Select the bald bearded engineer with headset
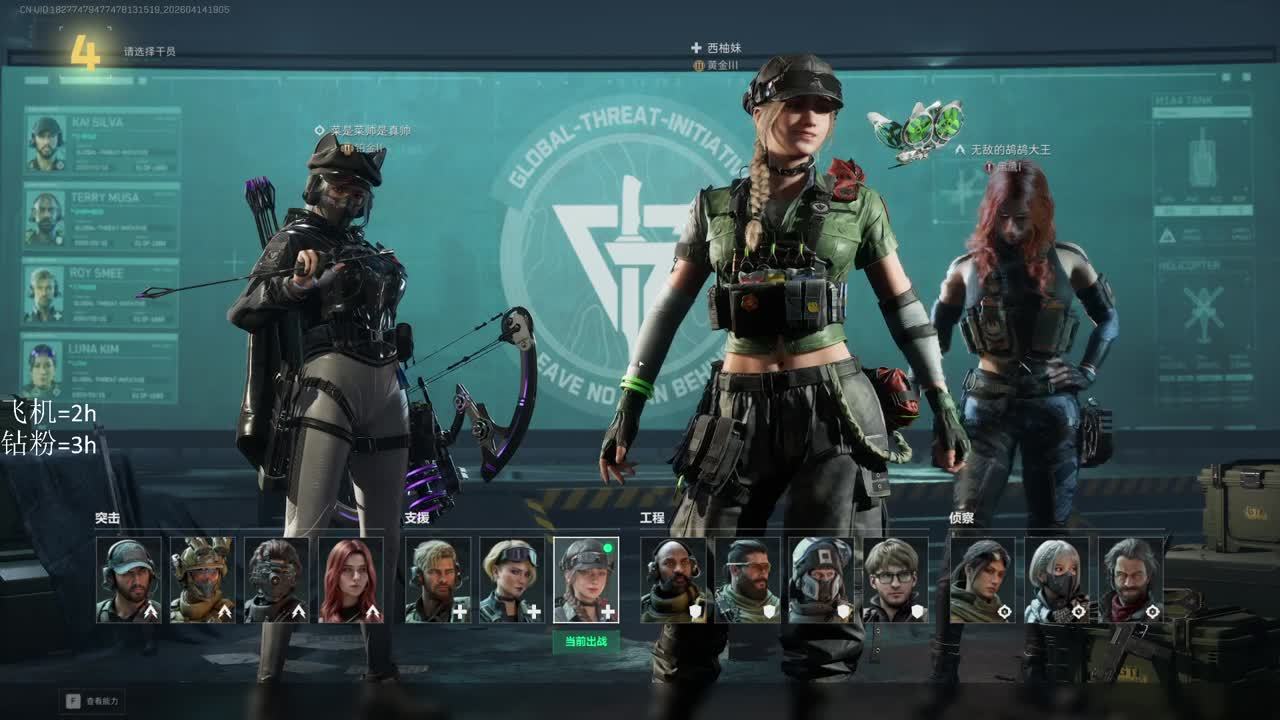 coord(673,580)
